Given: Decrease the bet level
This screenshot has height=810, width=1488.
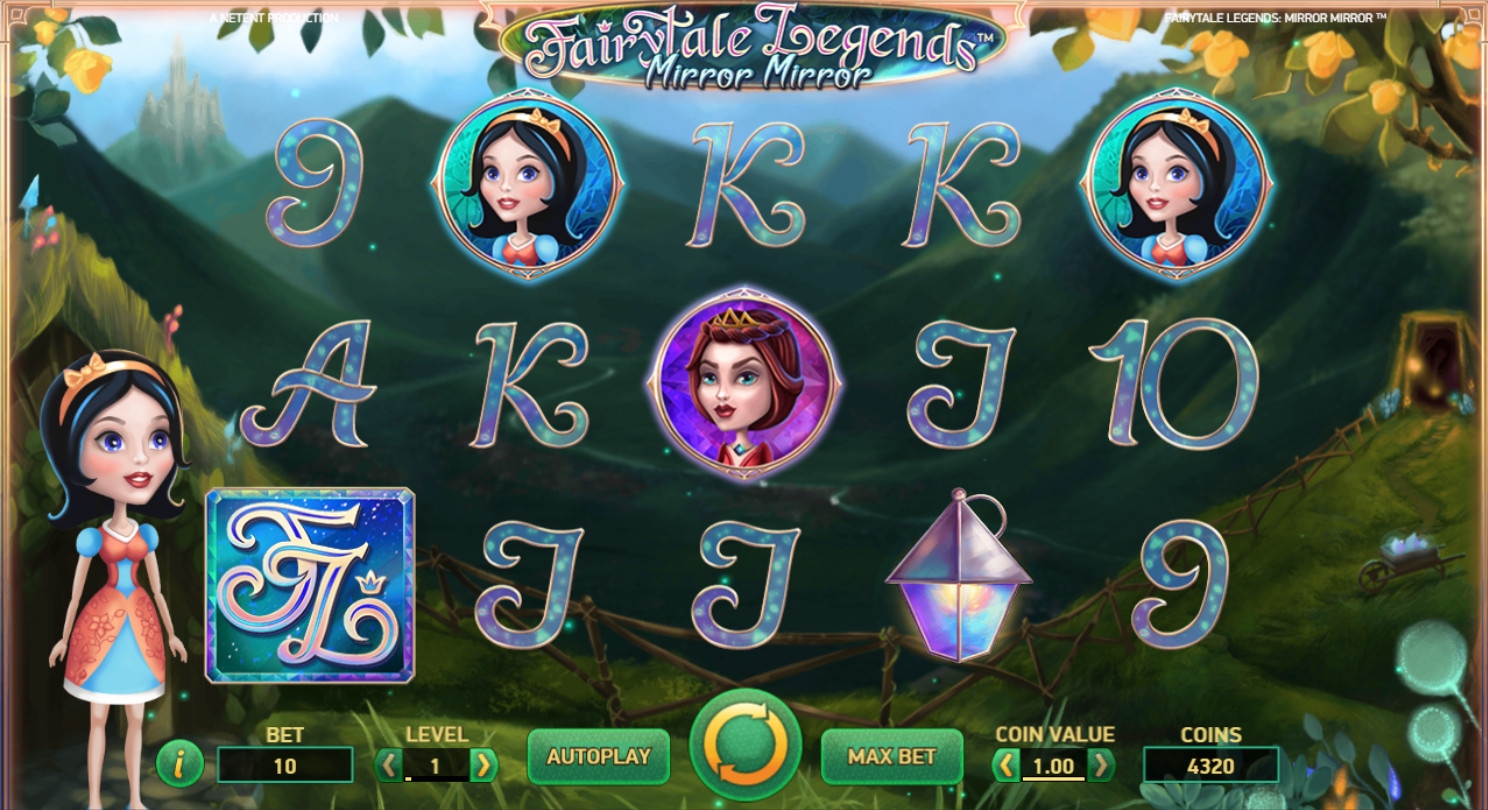Looking at the screenshot, I should pyautogui.click(x=388, y=766).
